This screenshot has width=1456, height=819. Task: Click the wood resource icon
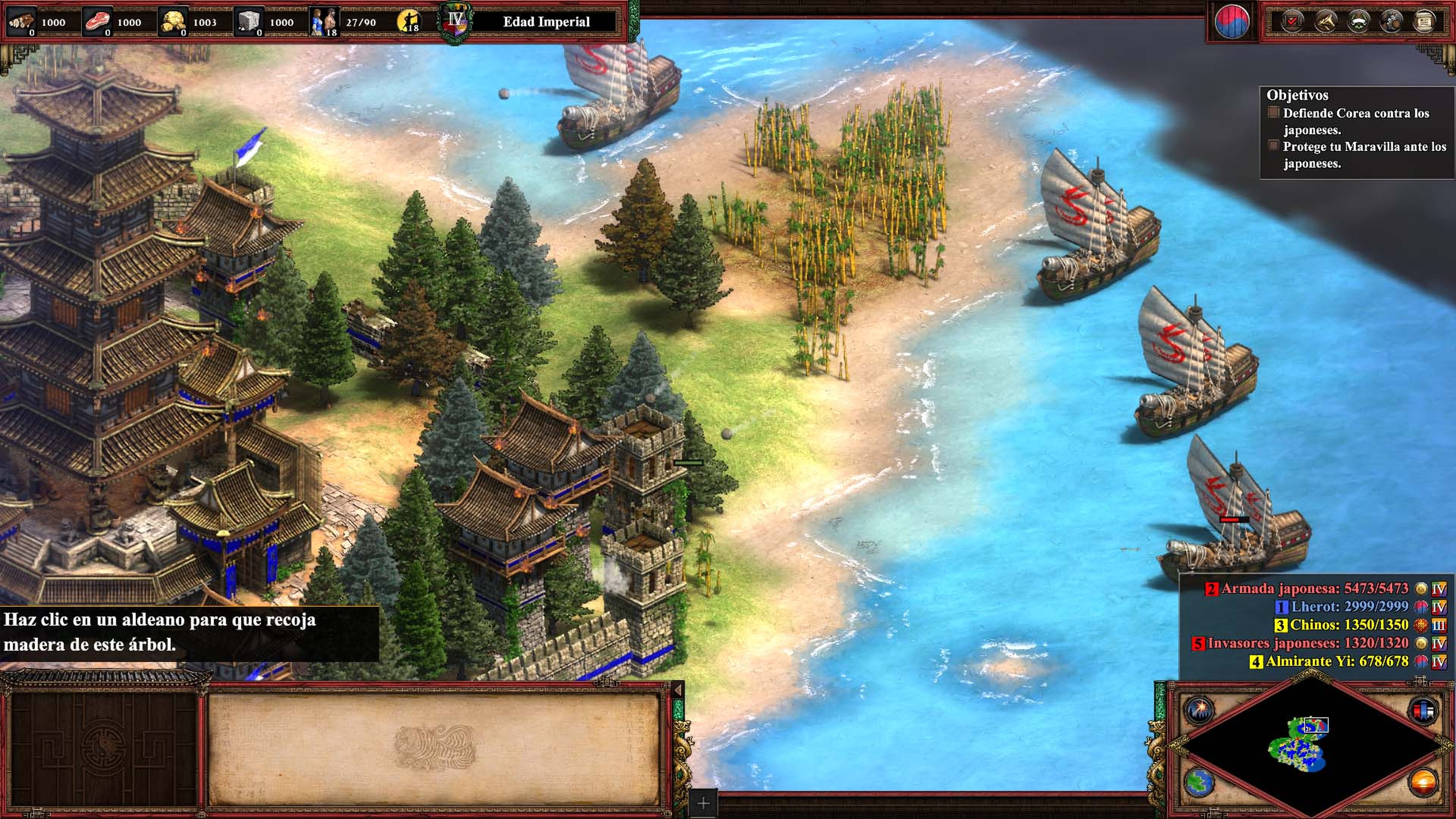[x=21, y=22]
